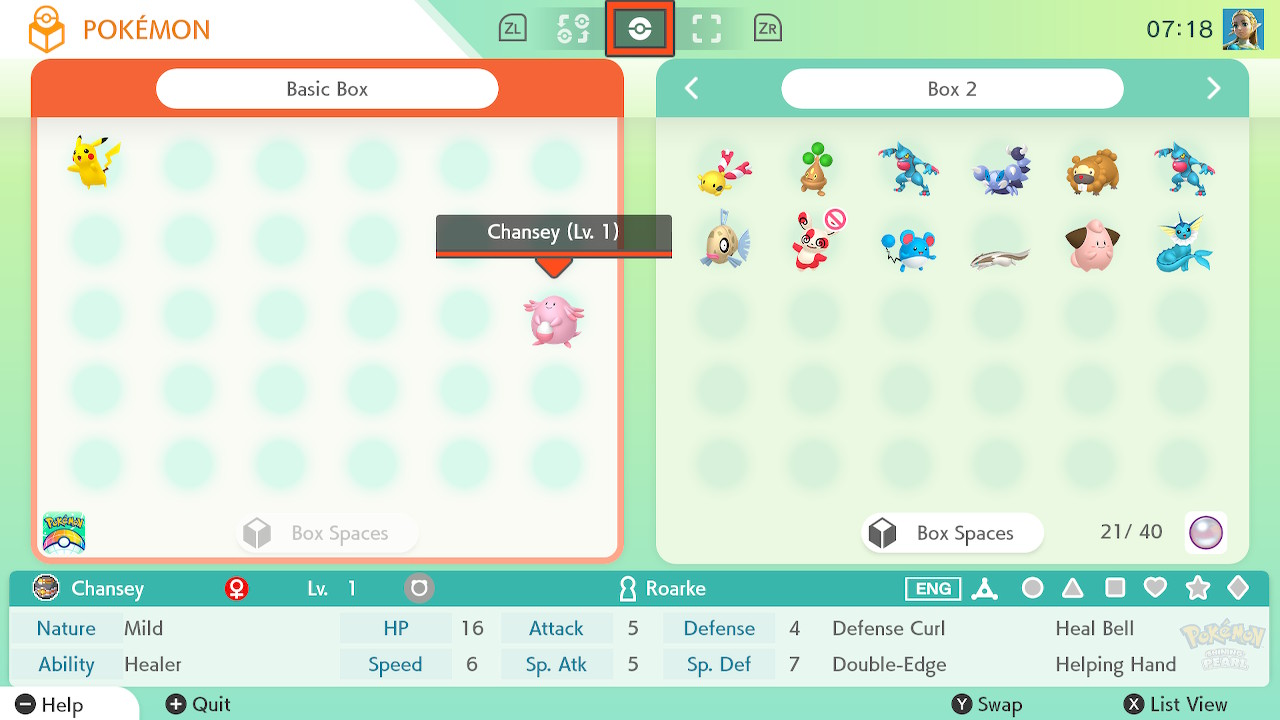Viewport: 1280px width, 720px height.
Task: Select the Spinda with the prohibited mark
Action: pyautogui.click(x=816, y=242)
